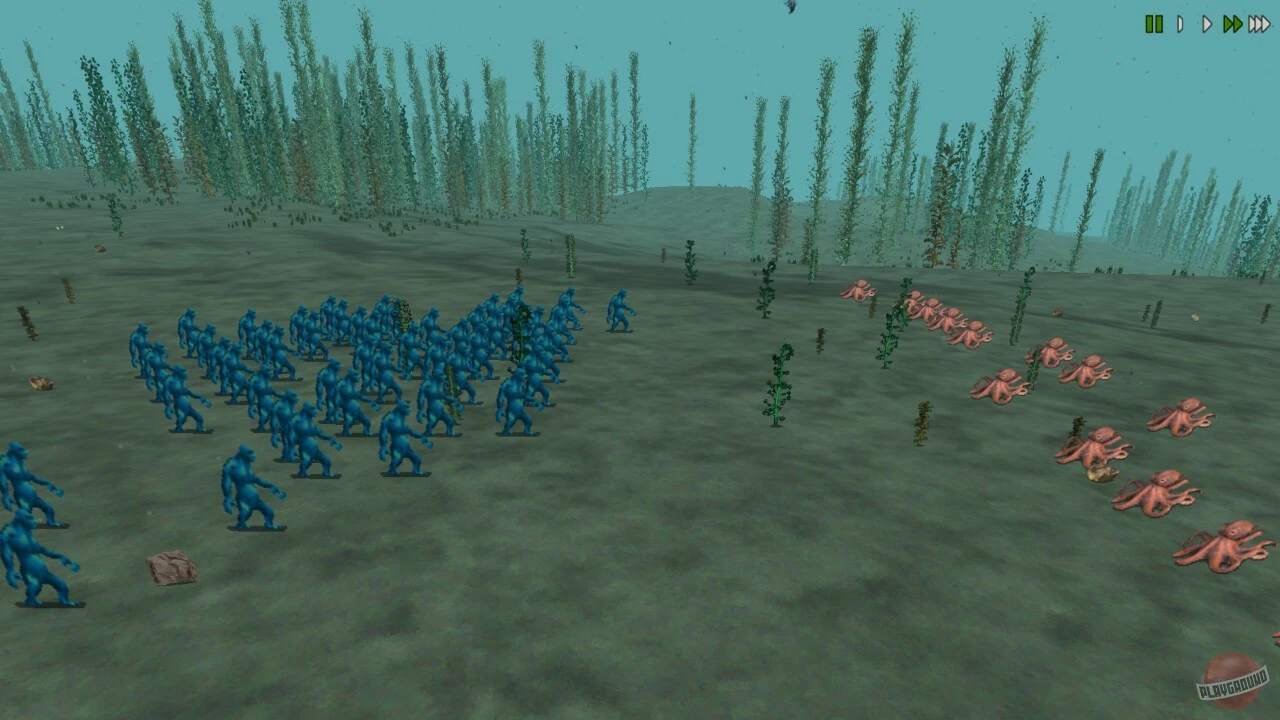Click the large brown rock below blue army
This screenshot has height=720, width=1280.
click(172, 566)
